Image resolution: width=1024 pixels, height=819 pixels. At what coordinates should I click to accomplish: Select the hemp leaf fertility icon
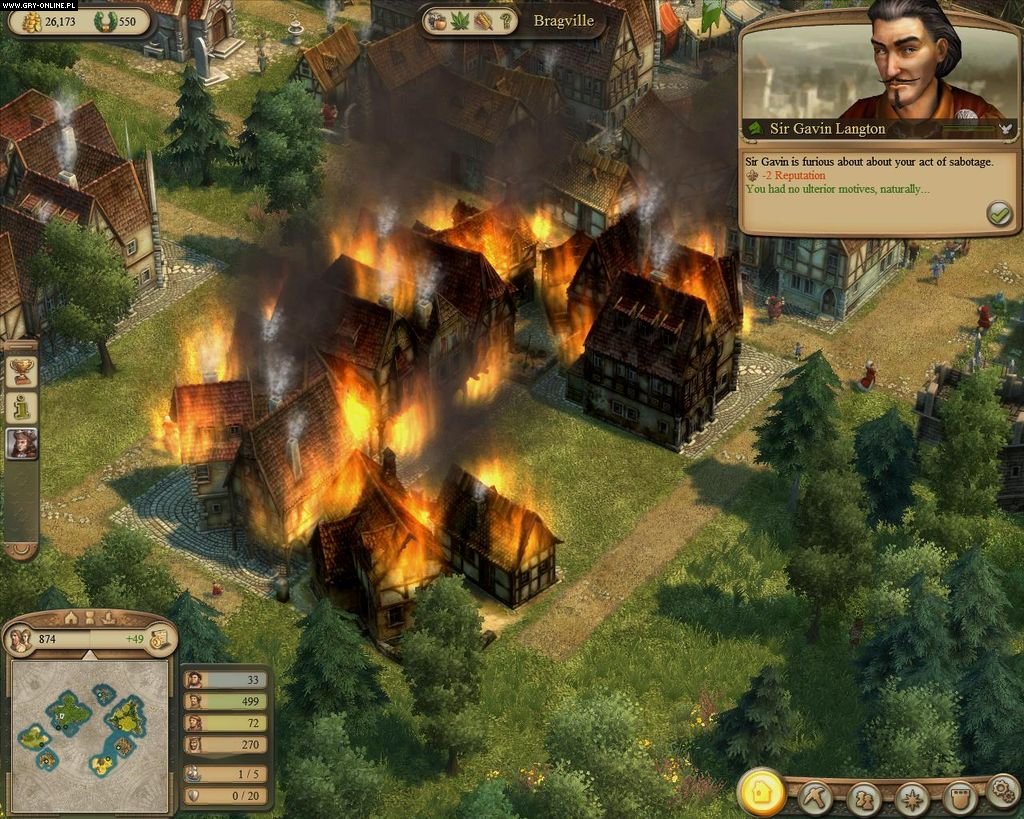point(459,20)
